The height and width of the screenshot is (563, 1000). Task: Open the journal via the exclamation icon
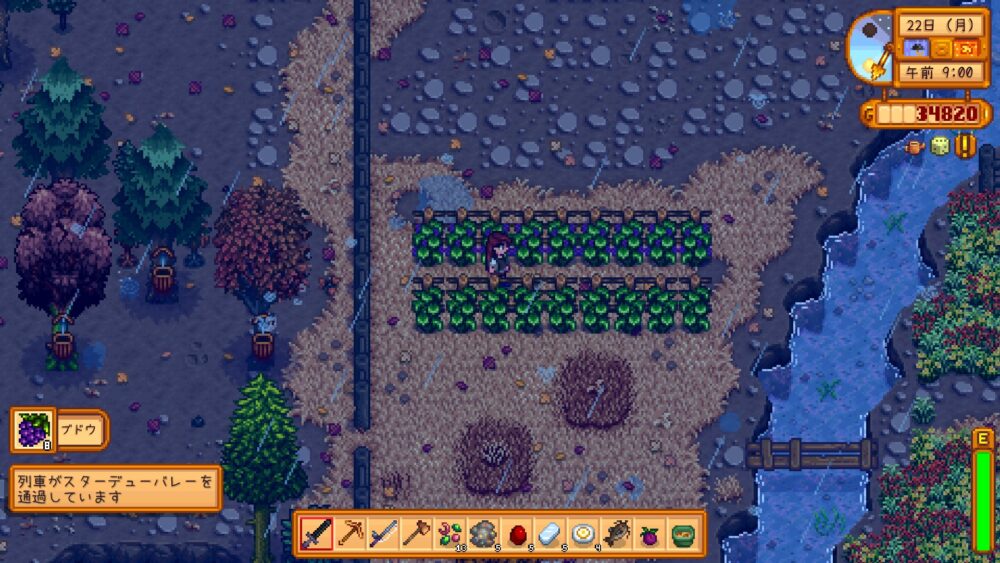[965, 146]
